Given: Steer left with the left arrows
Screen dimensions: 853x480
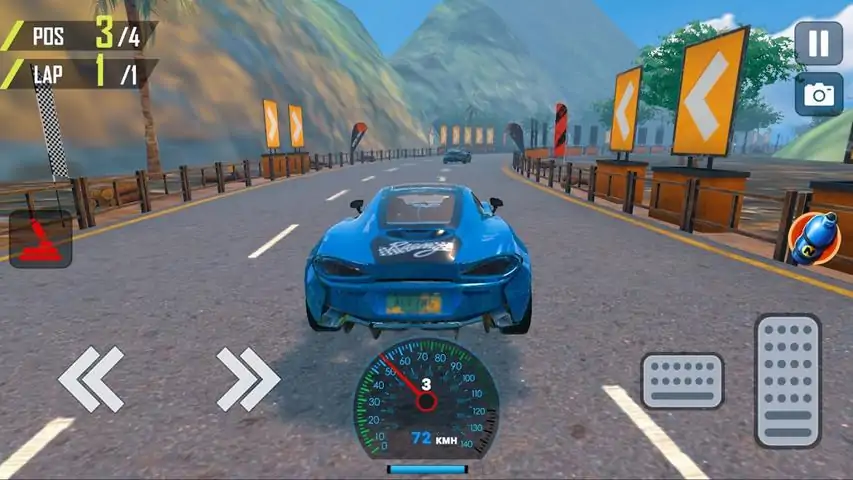Looking at the screenshot, I should click(91, 379).
